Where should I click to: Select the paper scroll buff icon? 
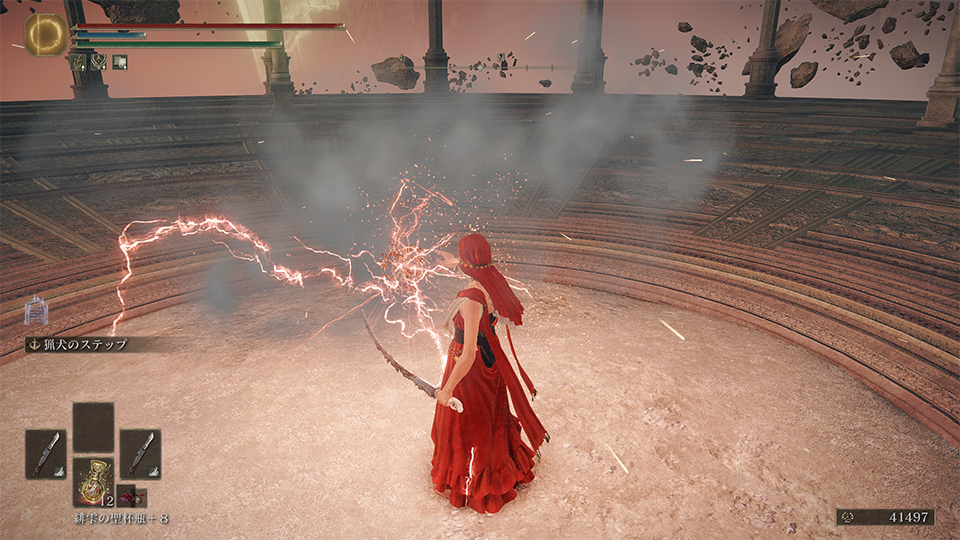120,61
